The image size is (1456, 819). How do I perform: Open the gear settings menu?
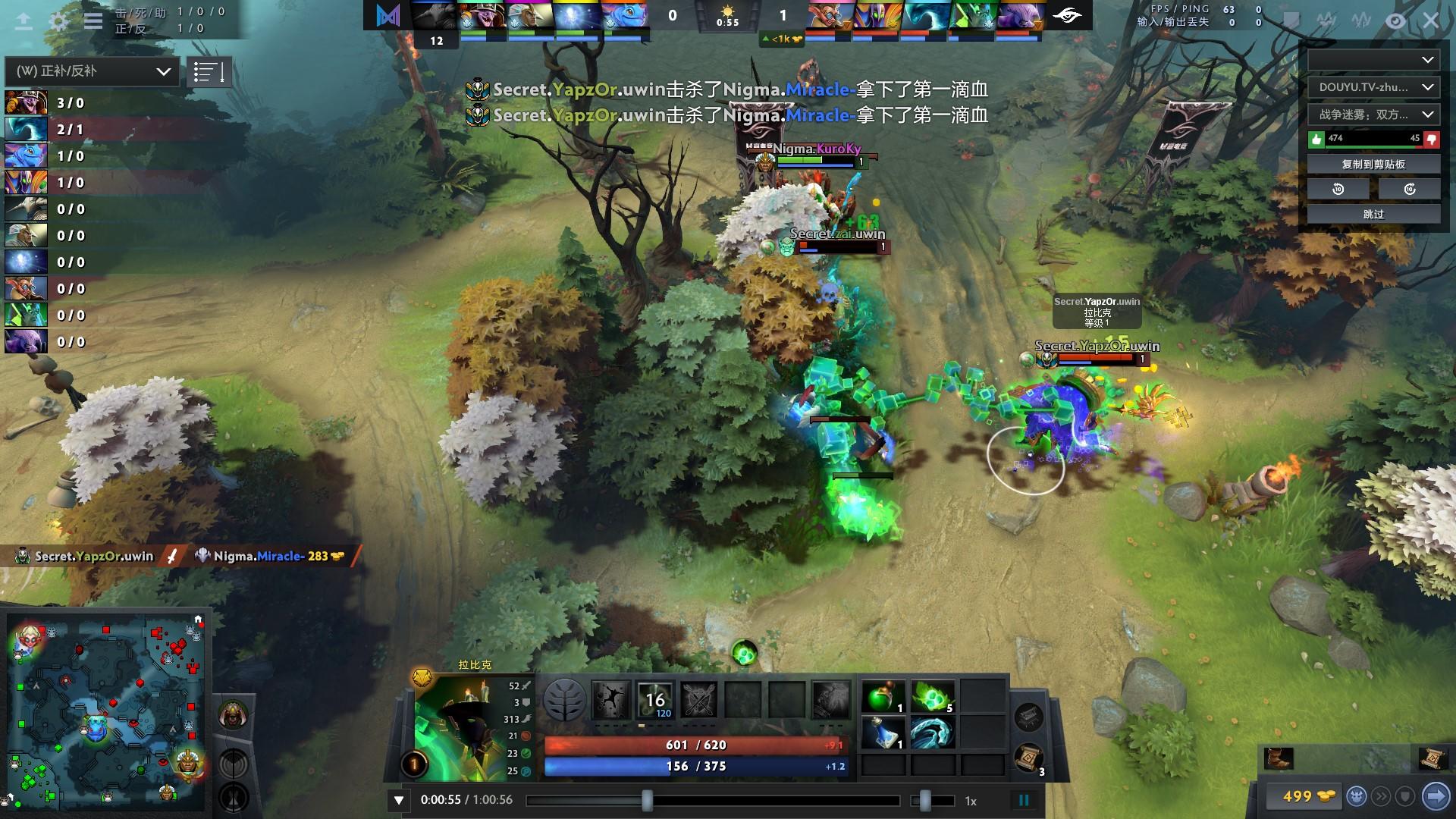click(58, 20)
